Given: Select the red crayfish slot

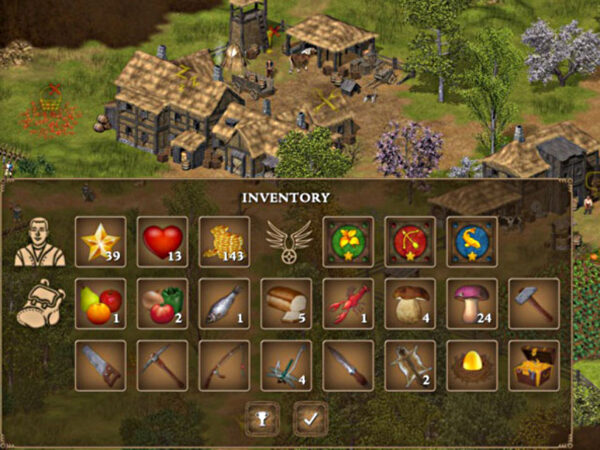Looking at the screenshot, I should point(348,303).
